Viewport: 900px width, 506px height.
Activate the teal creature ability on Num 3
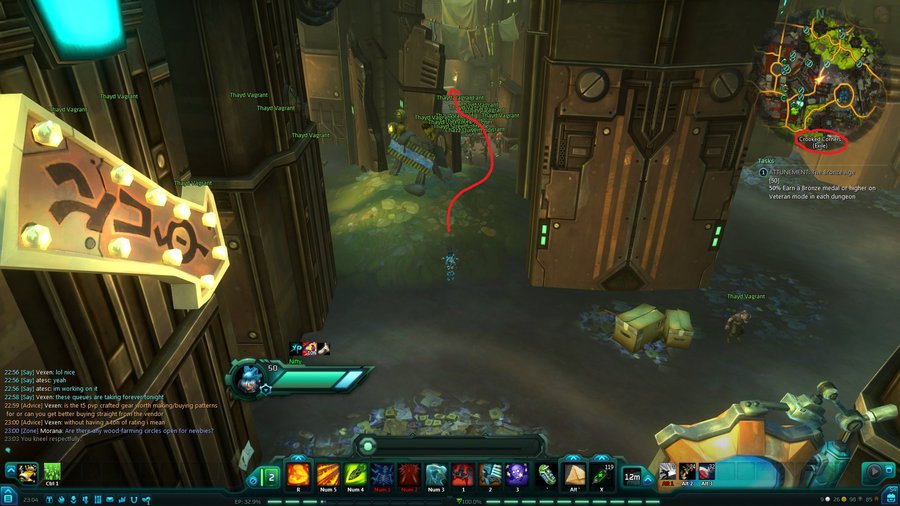(436, 474)
